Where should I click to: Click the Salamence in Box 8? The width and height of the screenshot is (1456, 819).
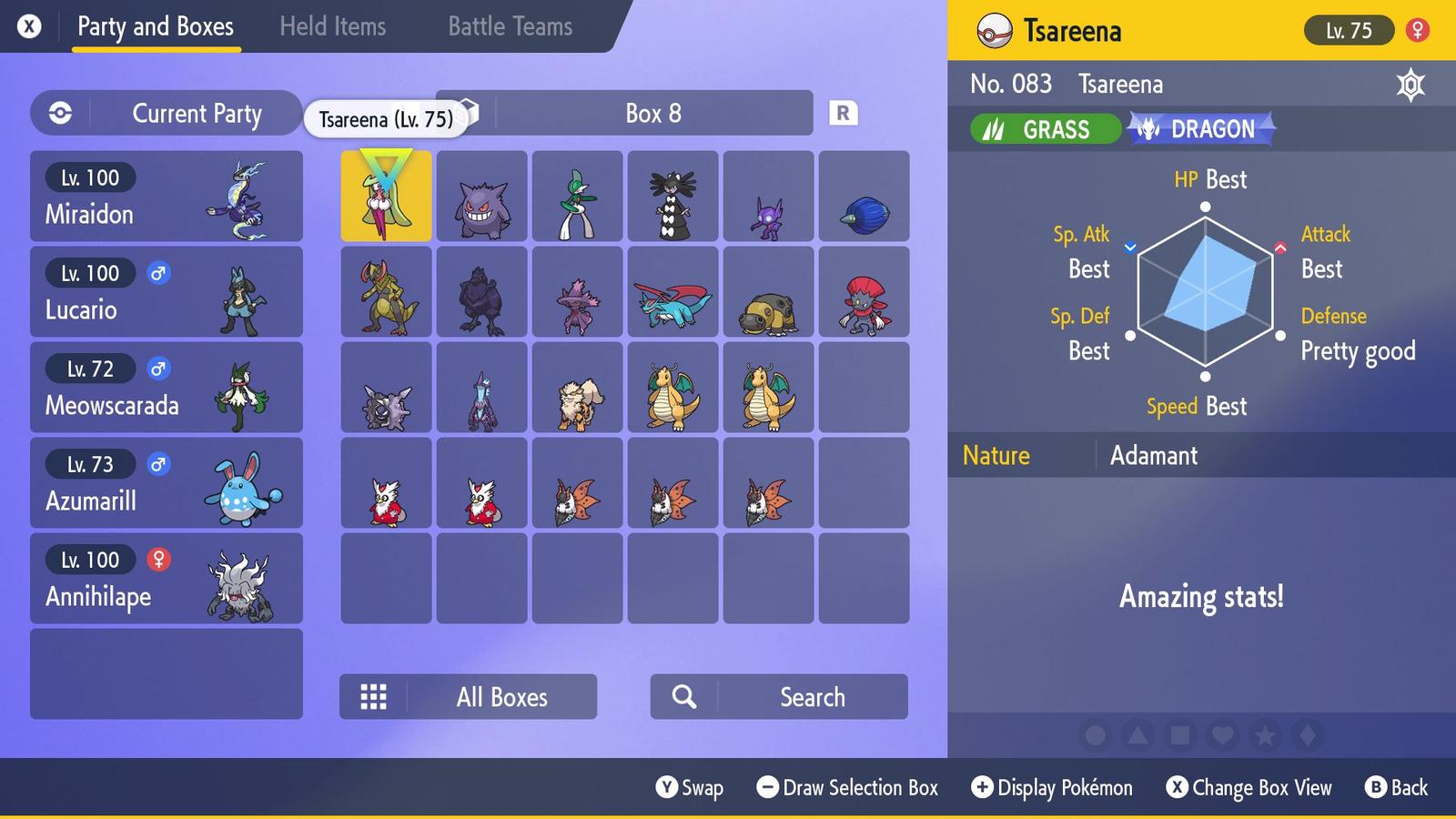(672, 293)
